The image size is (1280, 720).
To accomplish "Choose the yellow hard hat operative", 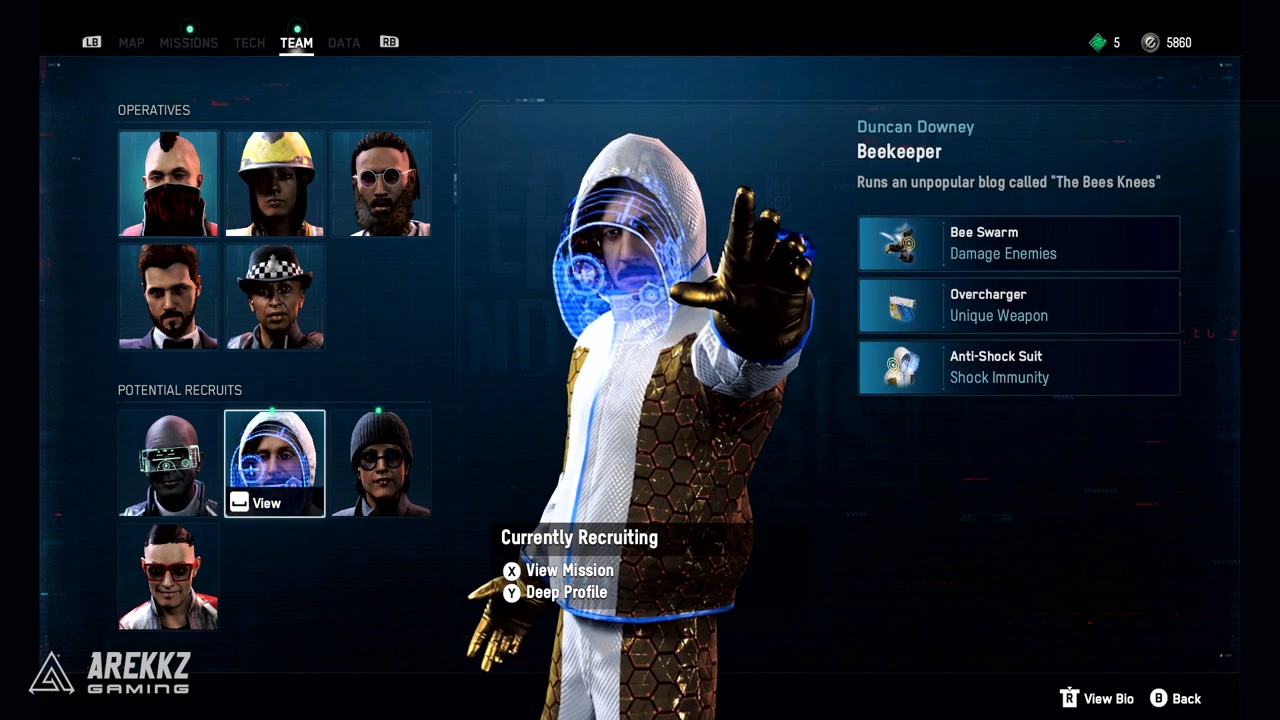I will pyautogui.click(x=275, y=184).
